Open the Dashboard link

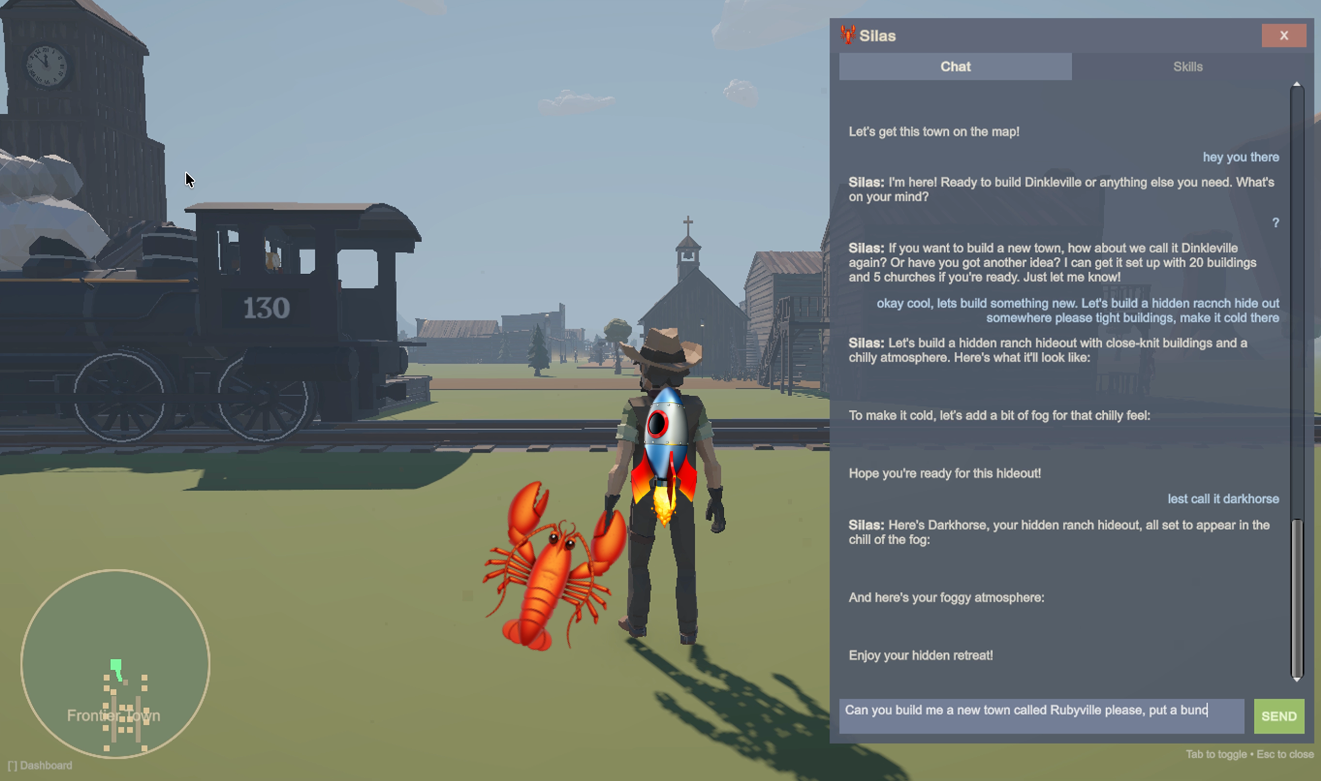40,765
